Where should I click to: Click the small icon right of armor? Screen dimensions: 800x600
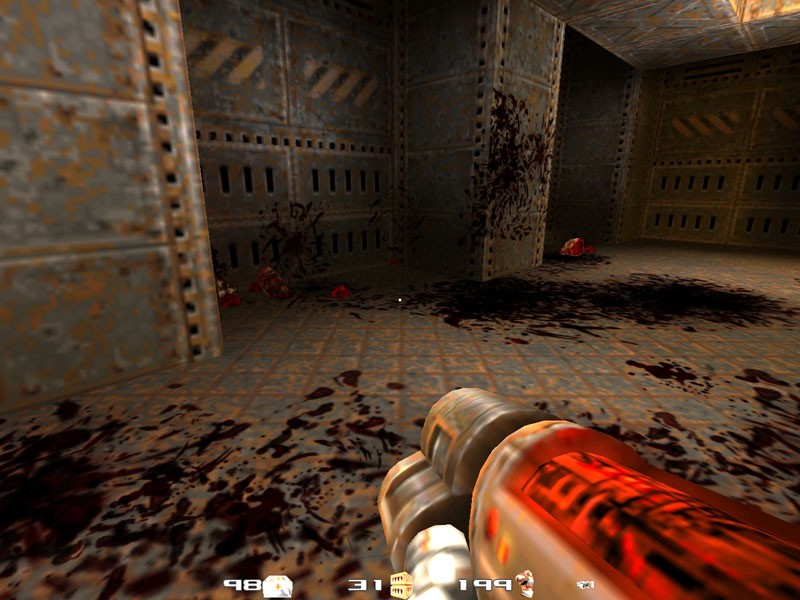[584, 584]
